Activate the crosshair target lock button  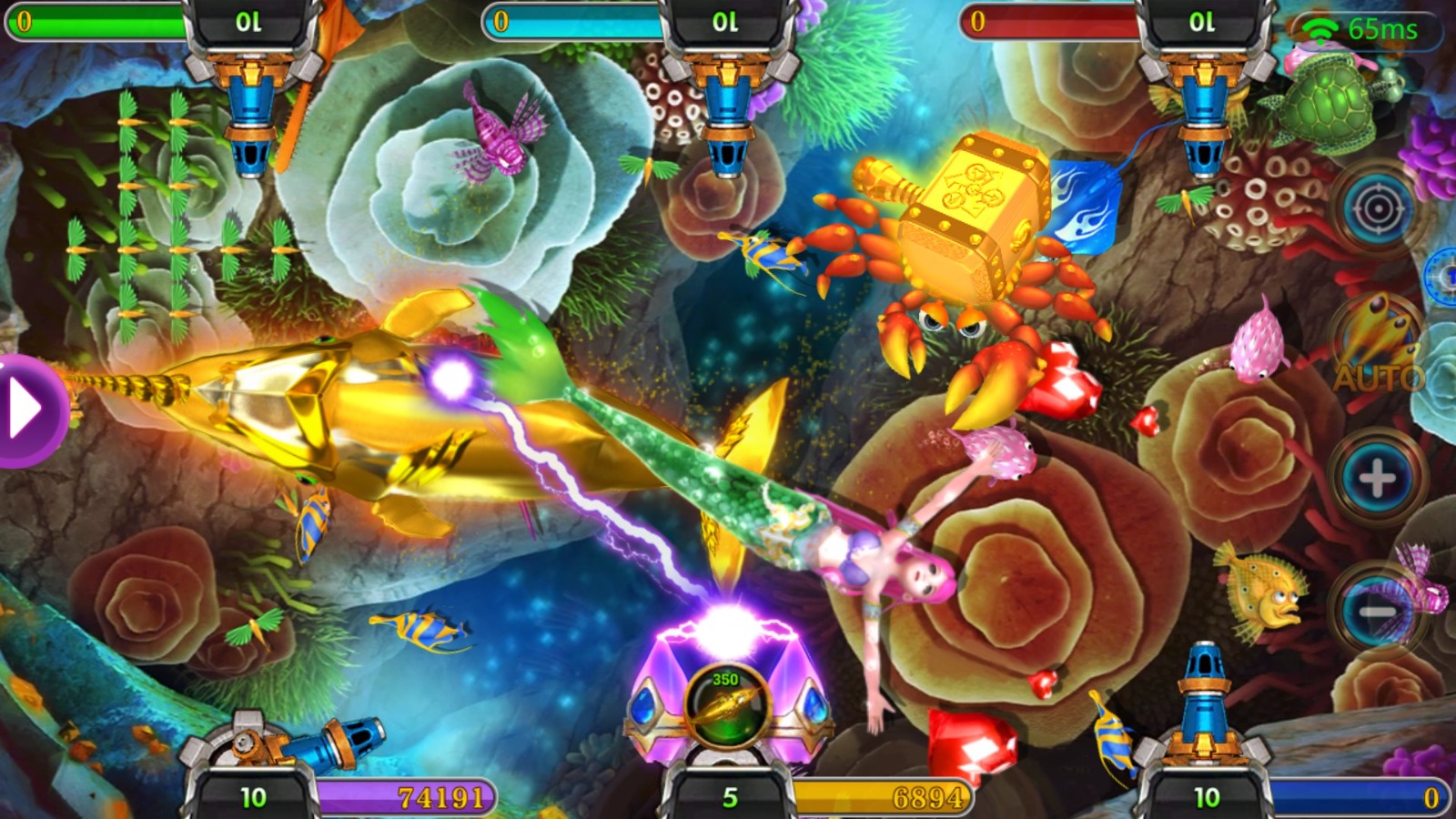tap(1378, 210)
